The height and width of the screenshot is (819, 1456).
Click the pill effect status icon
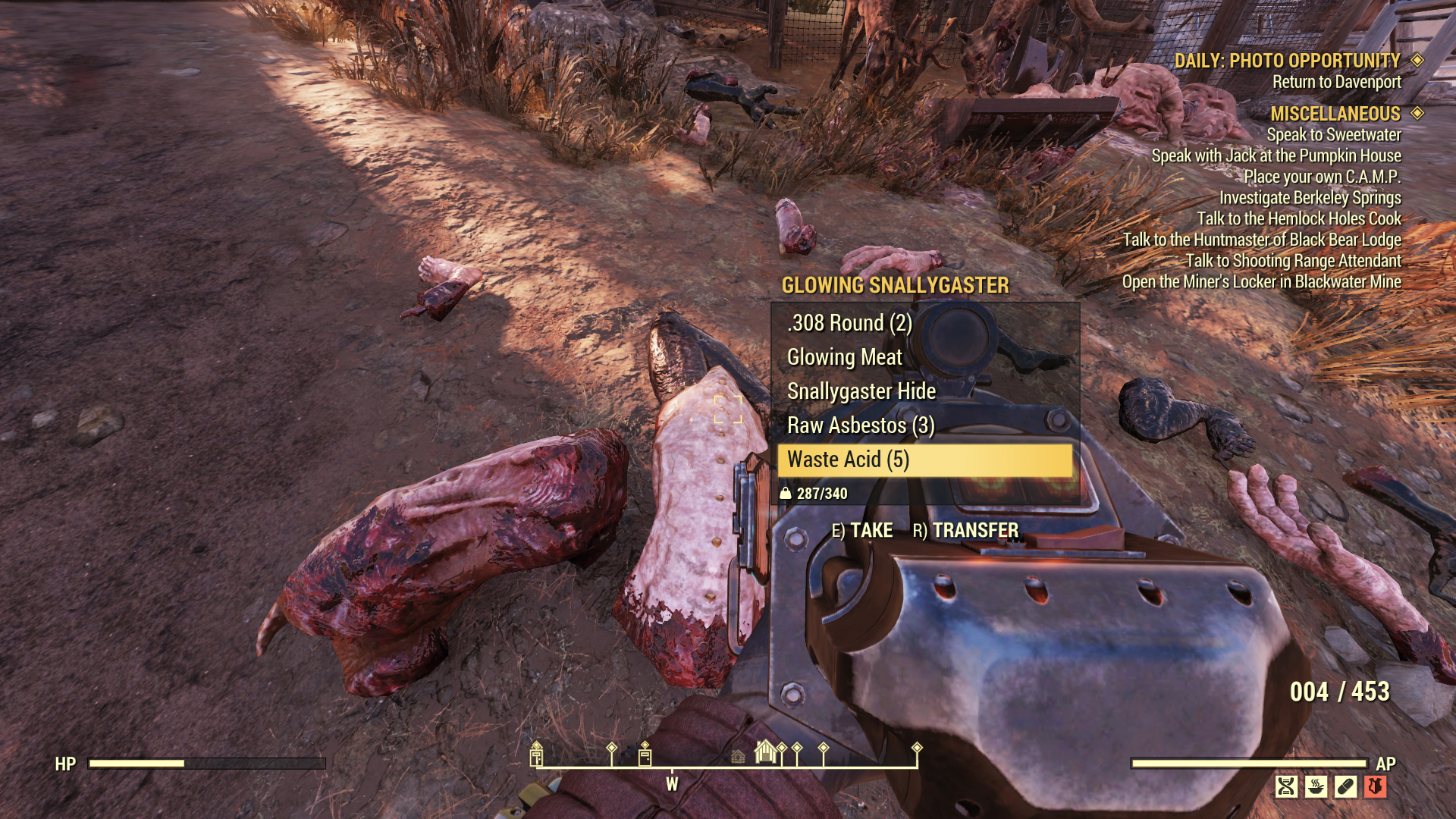1345,786
